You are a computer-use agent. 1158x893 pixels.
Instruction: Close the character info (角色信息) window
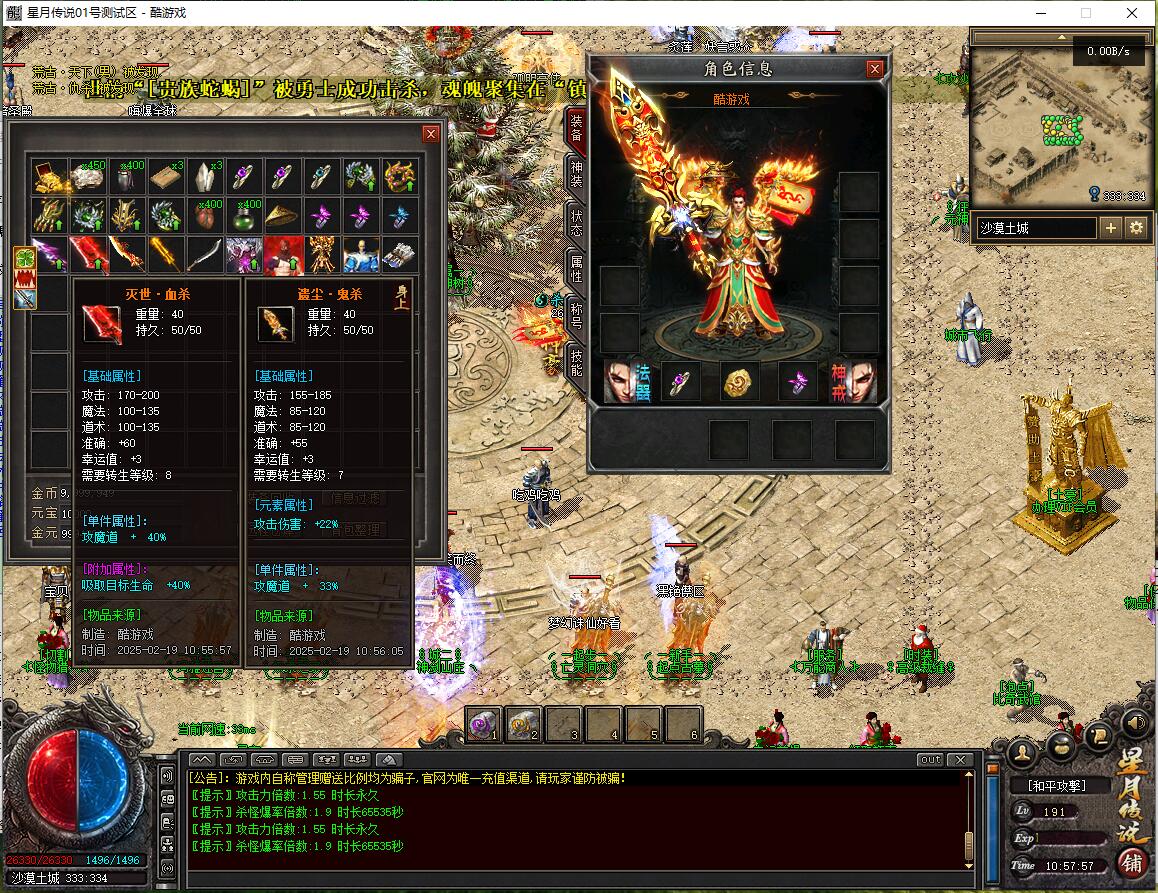(875, 69)
